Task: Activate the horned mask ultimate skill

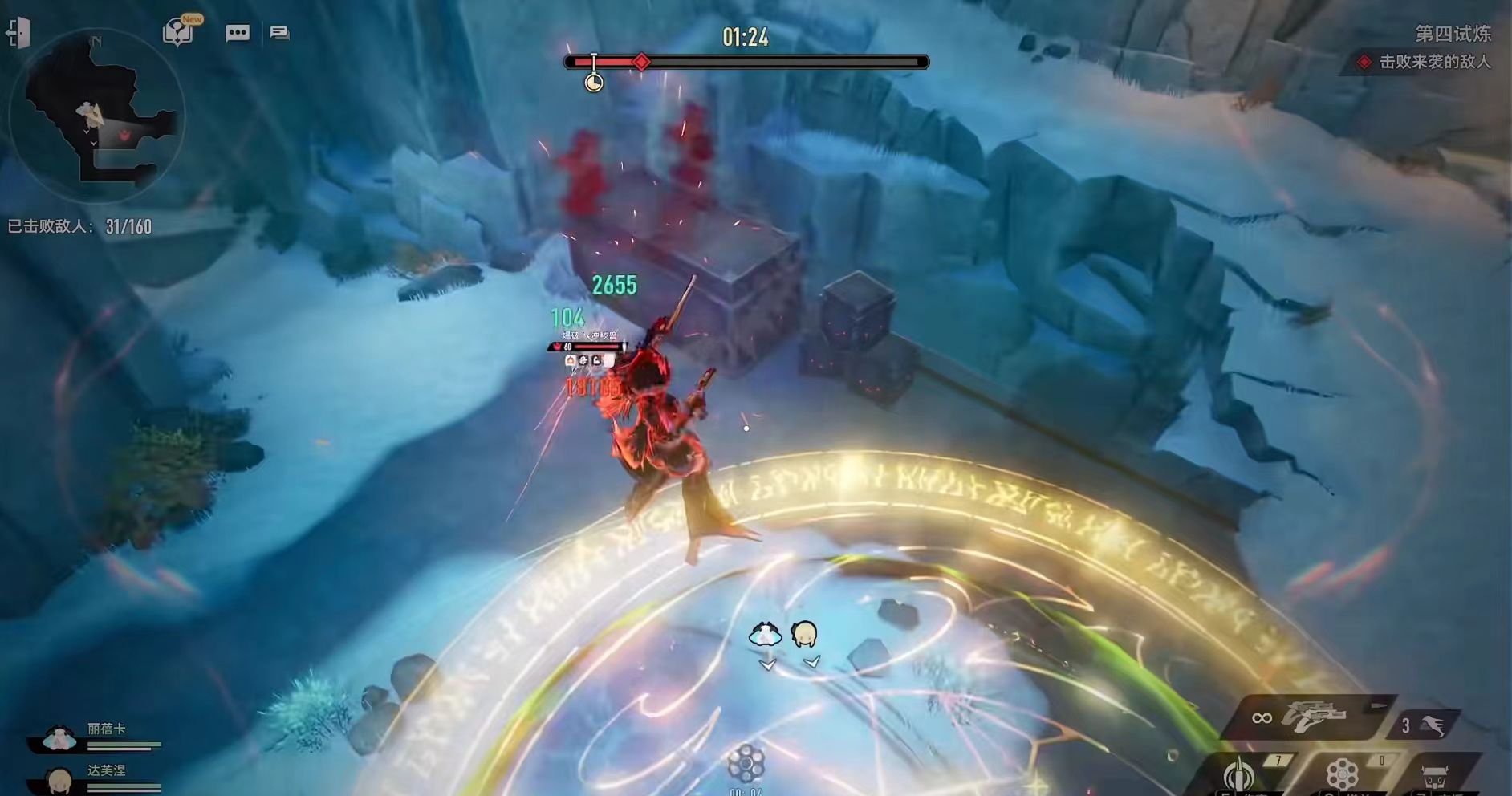Action: click(x=1434, y=777)
